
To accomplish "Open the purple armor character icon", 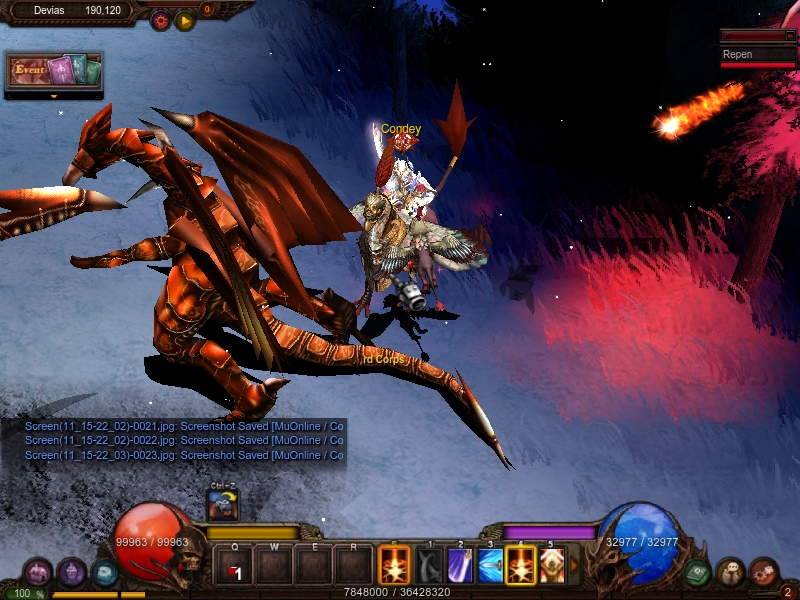I will coord(71,573).
